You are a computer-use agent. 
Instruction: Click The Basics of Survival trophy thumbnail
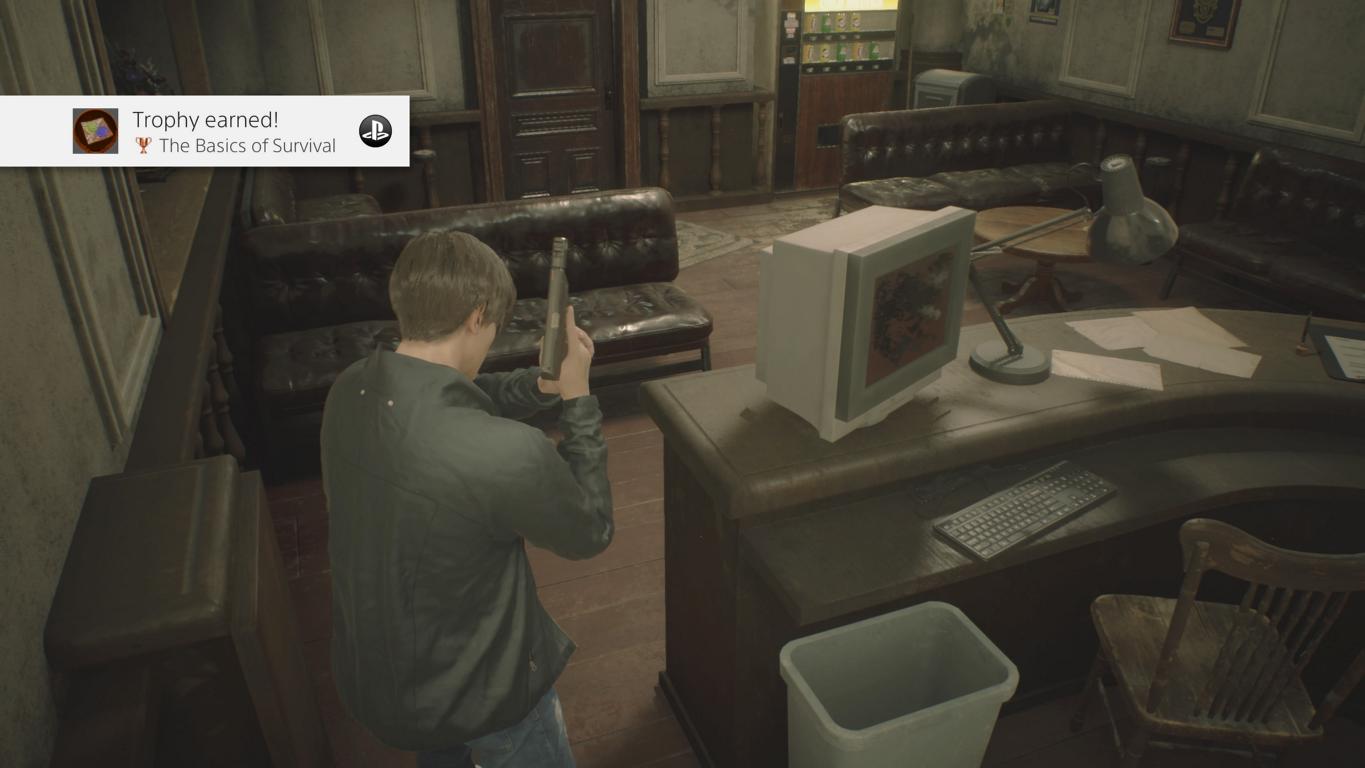tap(95, 131)
